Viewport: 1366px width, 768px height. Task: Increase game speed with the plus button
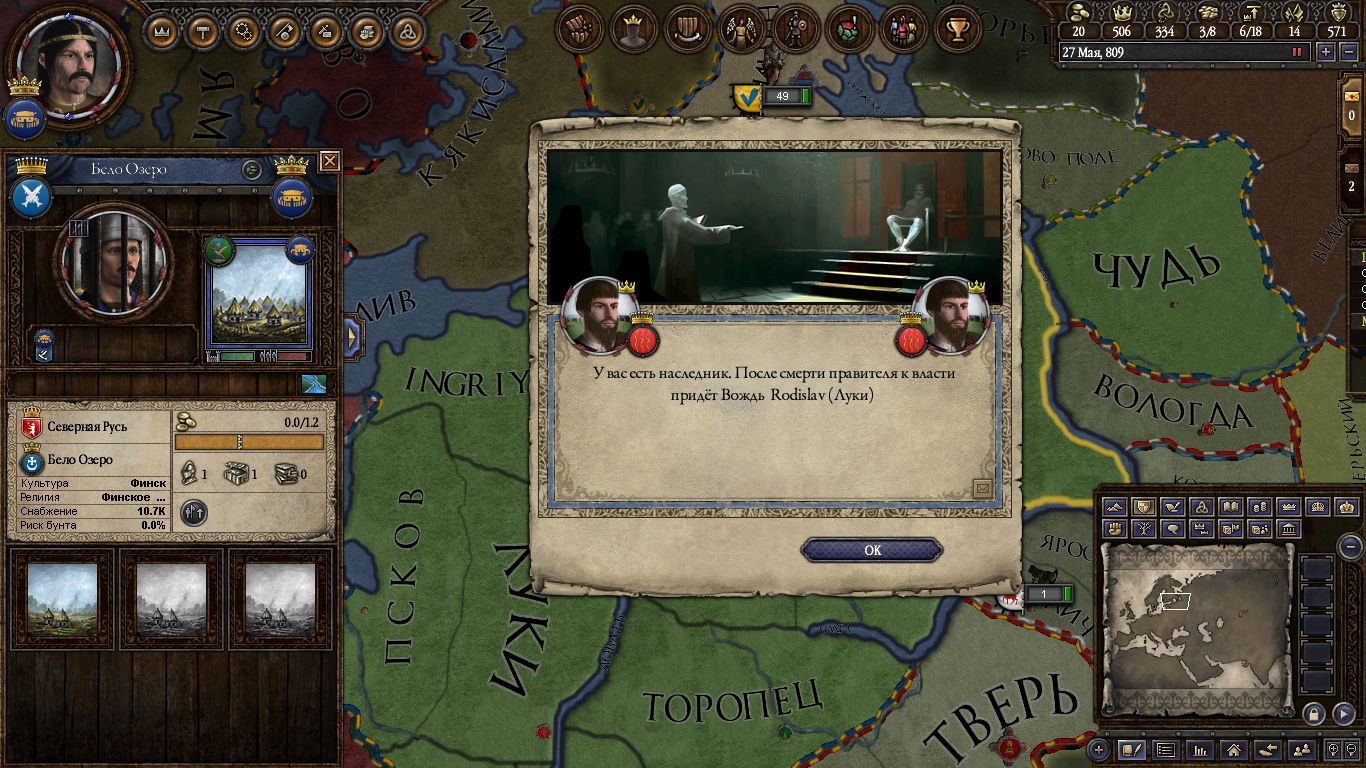pos(1326,52)
